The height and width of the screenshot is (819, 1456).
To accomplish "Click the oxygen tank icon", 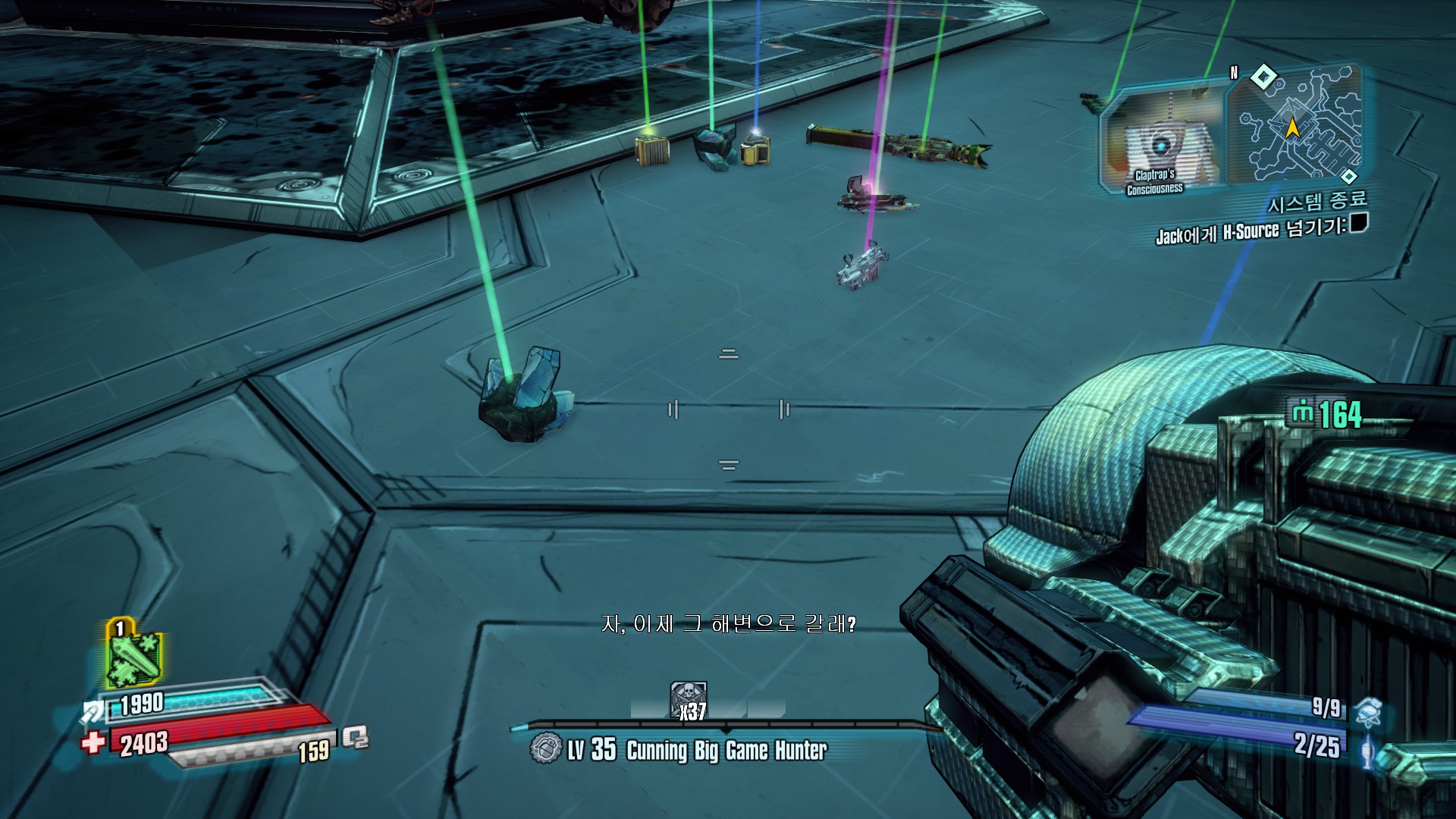I will tap(355, 737).
